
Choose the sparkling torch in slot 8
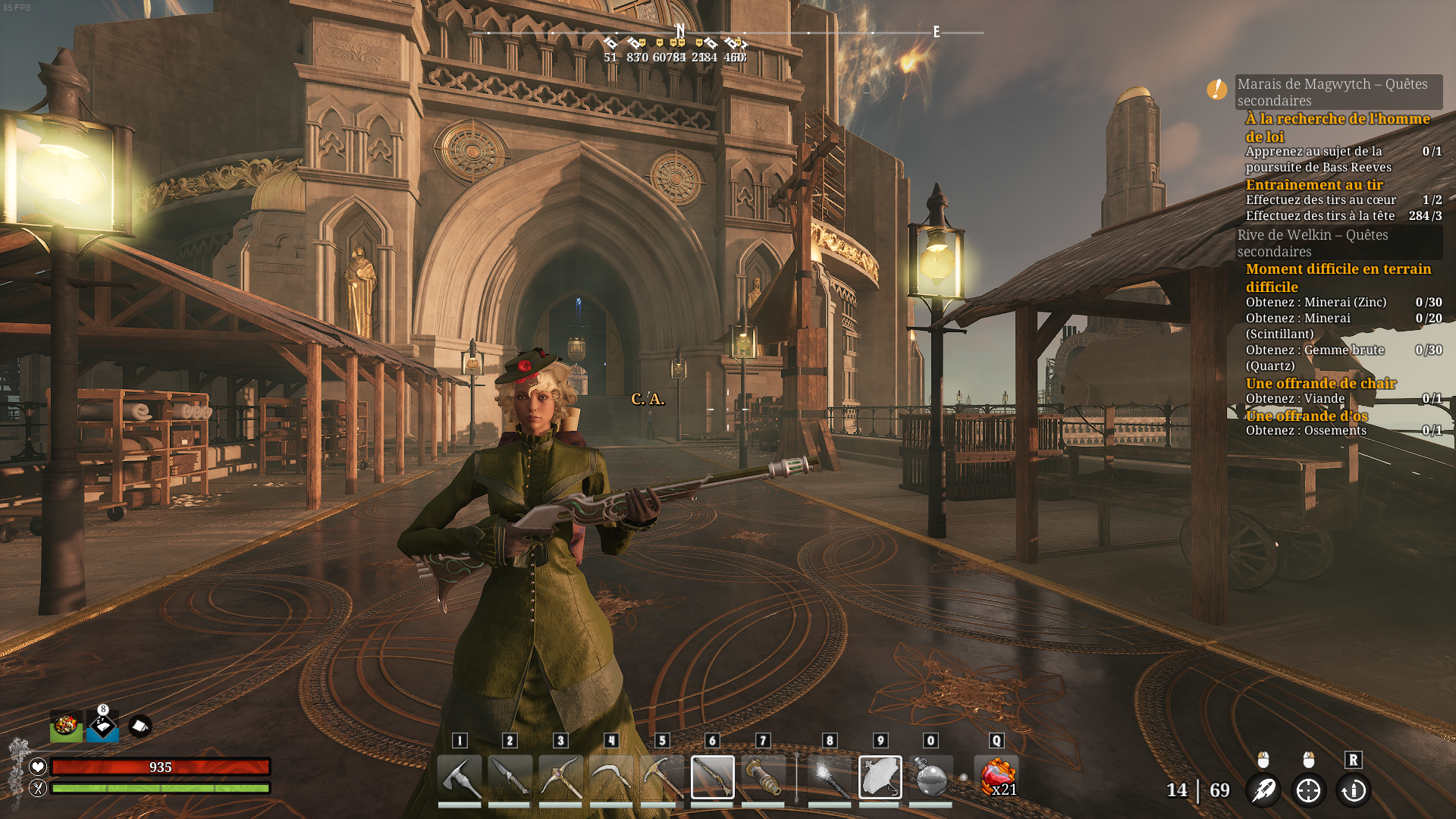pyautogui.click(x=830, y=777)
